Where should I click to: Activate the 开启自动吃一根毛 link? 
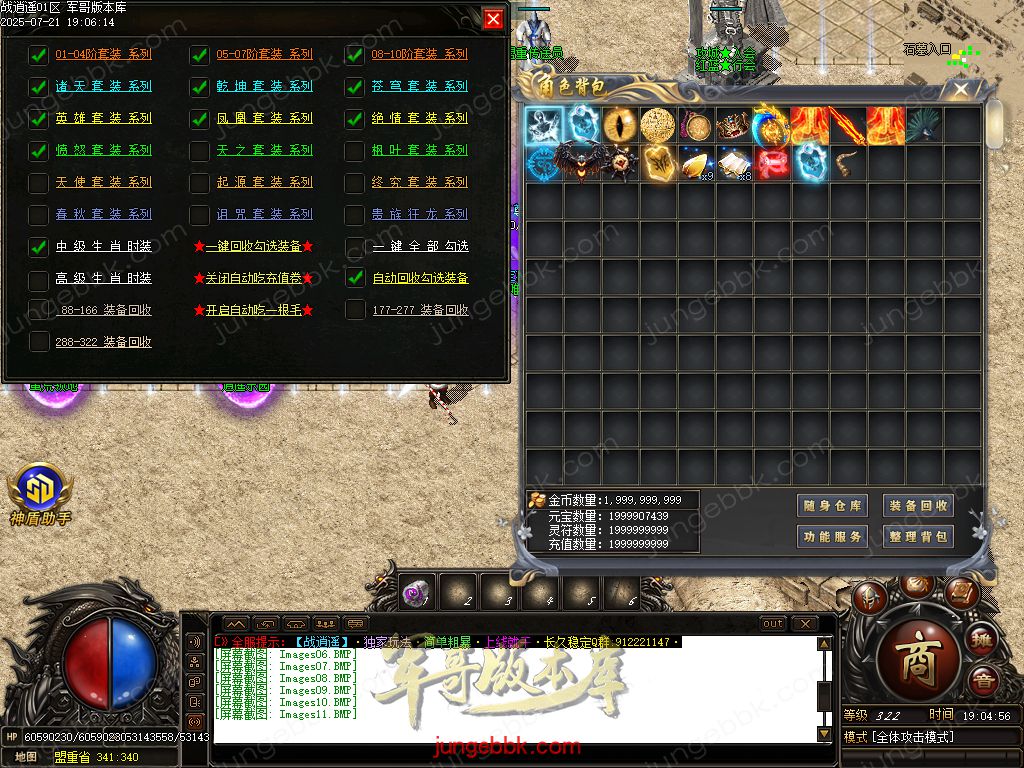253,310
